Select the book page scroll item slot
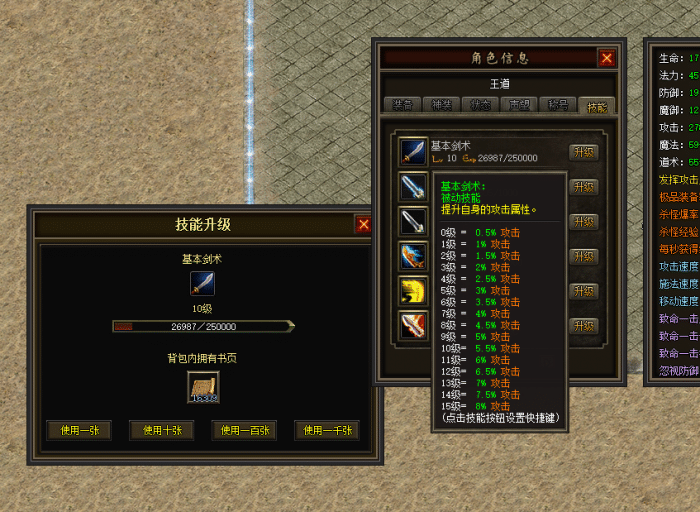This screenshot has width=700, height=512. [x=203, y=388]
